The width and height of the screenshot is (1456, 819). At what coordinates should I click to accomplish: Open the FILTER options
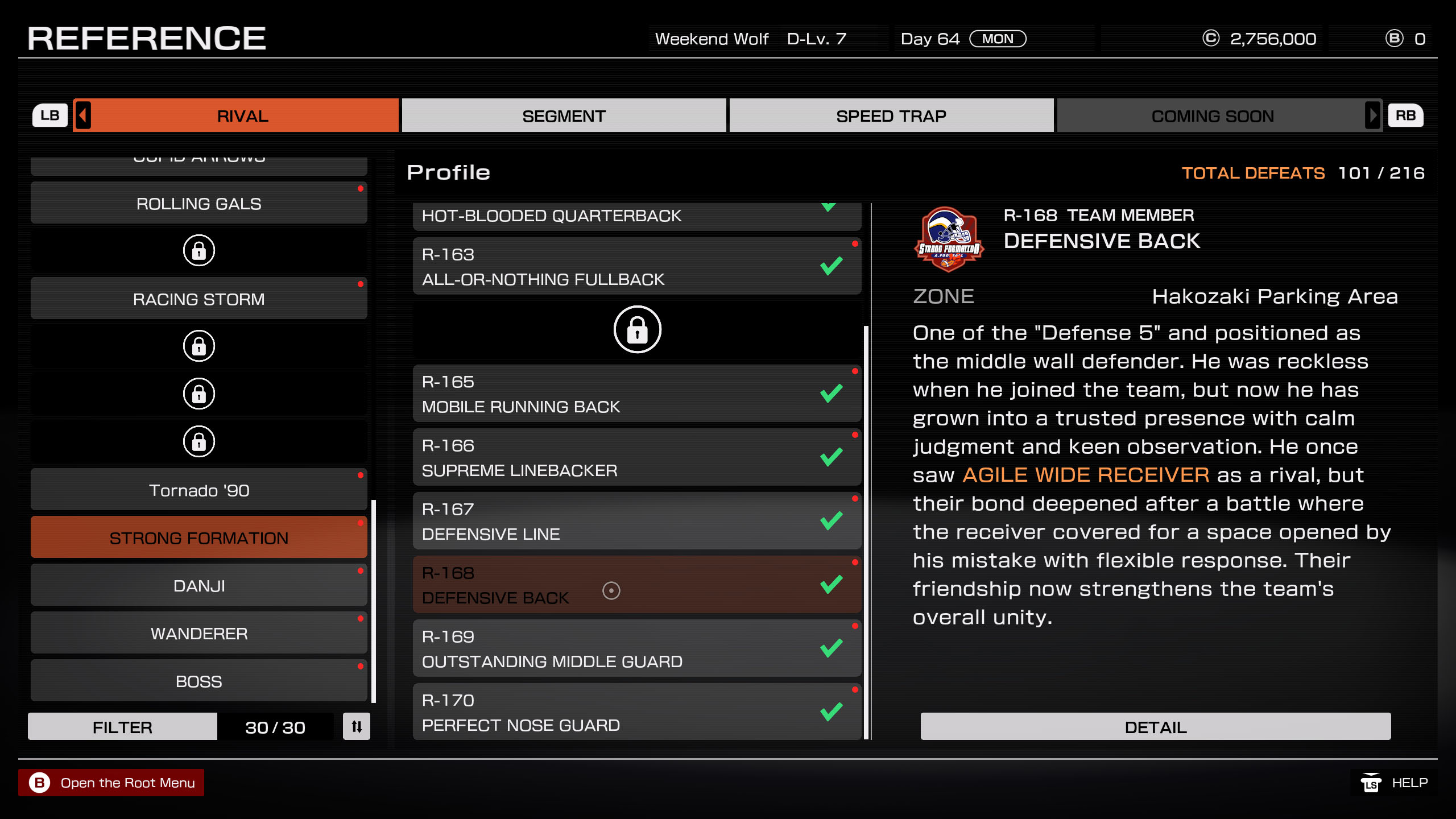(122, 727)
